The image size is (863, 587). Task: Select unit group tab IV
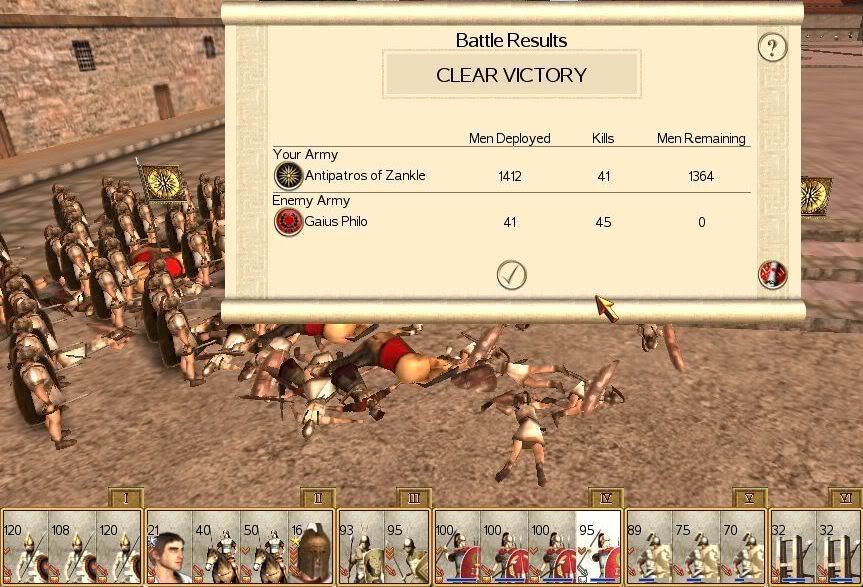coord(607,498)
